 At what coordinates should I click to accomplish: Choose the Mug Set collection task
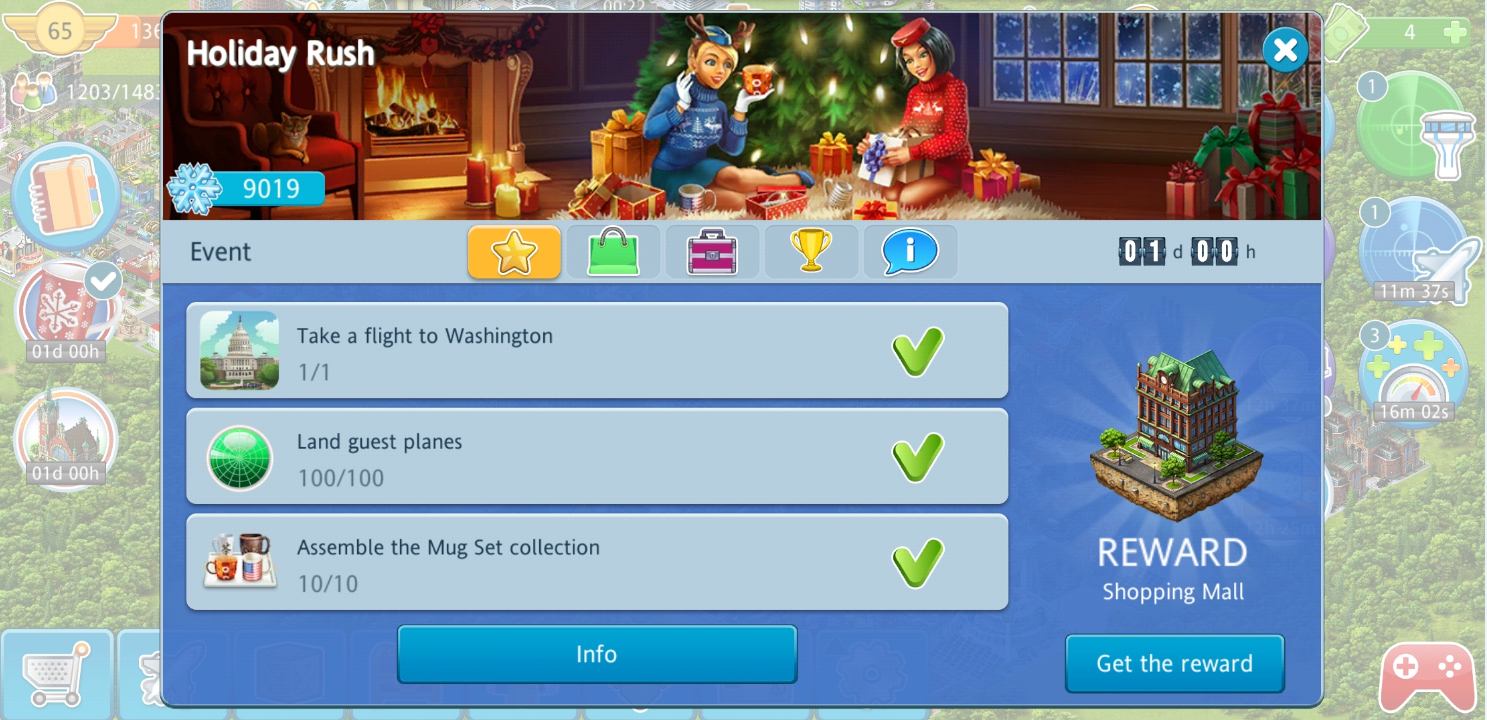[x=597, y=564]
